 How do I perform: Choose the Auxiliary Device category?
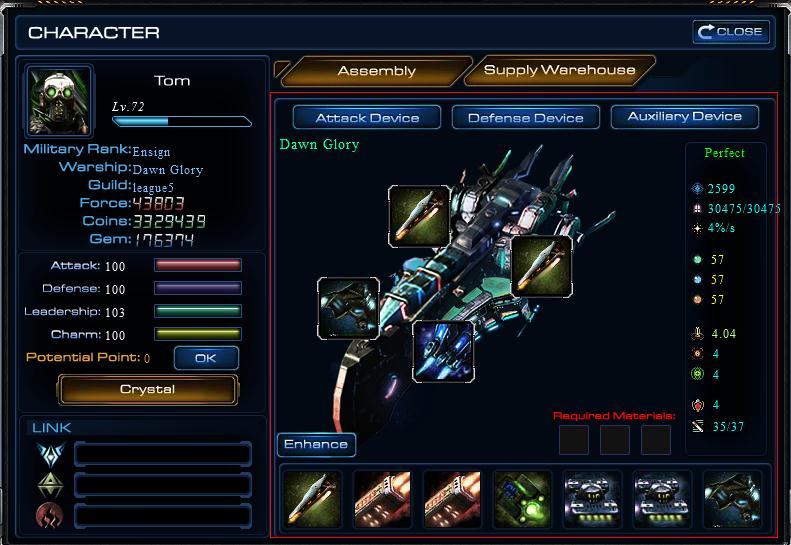point(684,117)
